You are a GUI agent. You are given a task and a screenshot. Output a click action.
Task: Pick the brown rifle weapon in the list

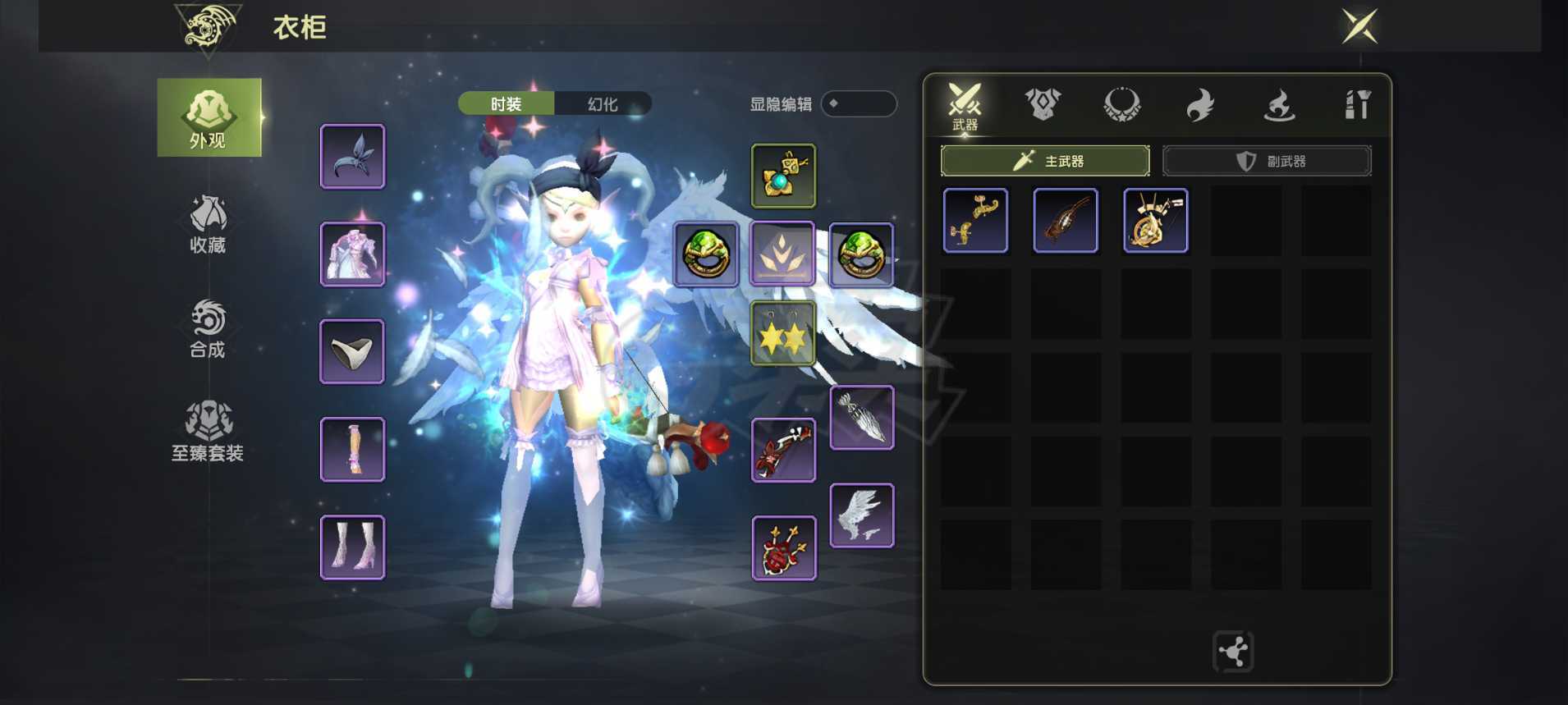[x=1066, y=220]
